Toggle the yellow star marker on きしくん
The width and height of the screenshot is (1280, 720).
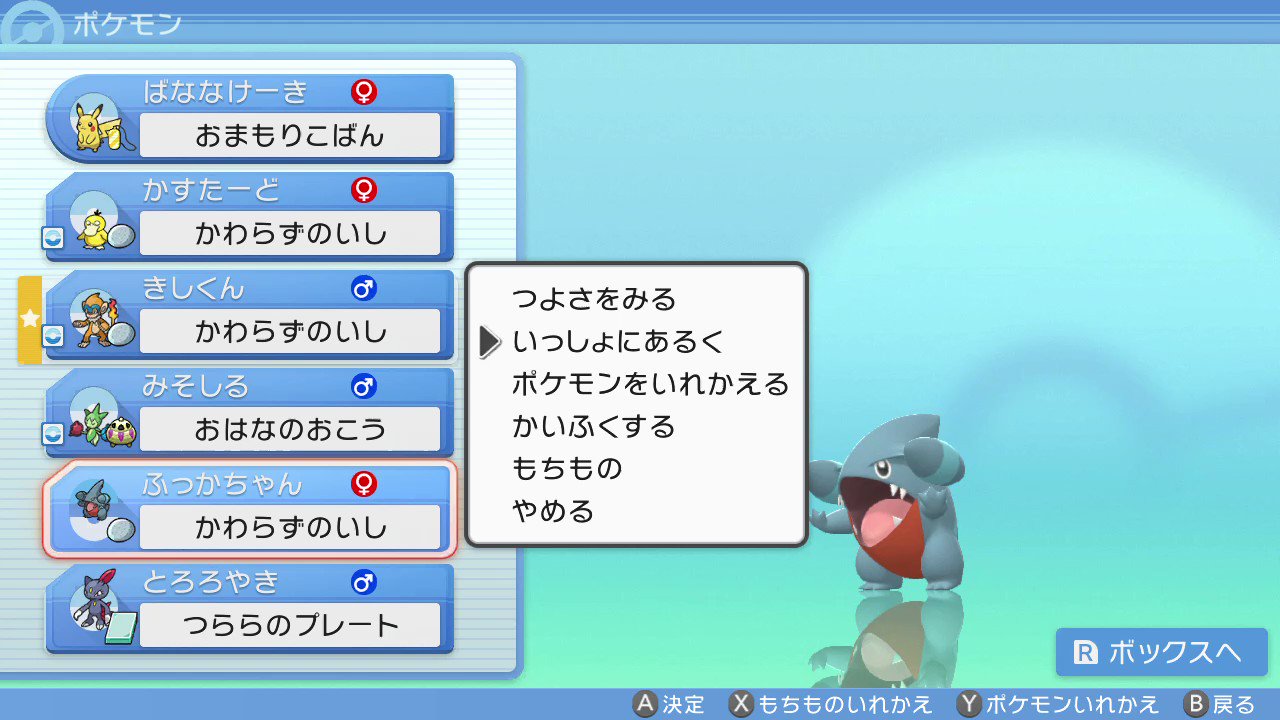(x=30, y=320)
